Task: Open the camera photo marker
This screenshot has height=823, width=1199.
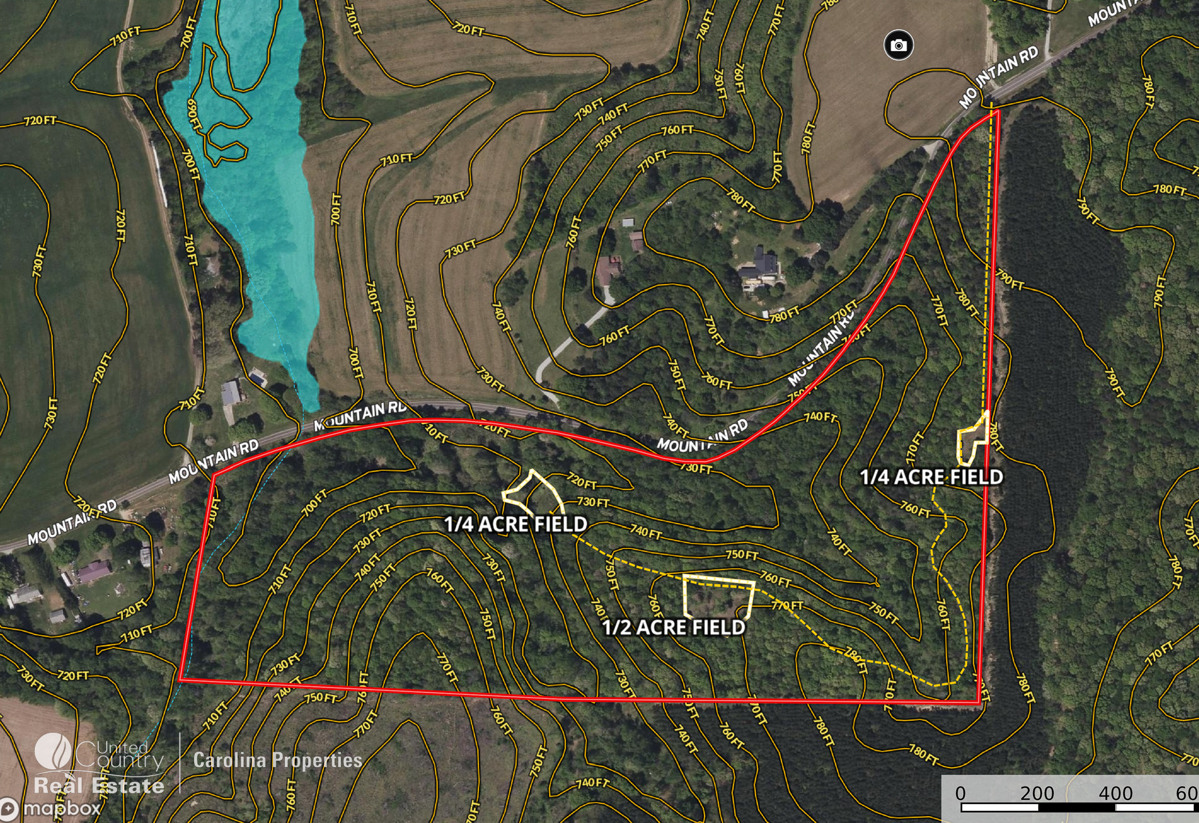Action: tap(899, 45)
